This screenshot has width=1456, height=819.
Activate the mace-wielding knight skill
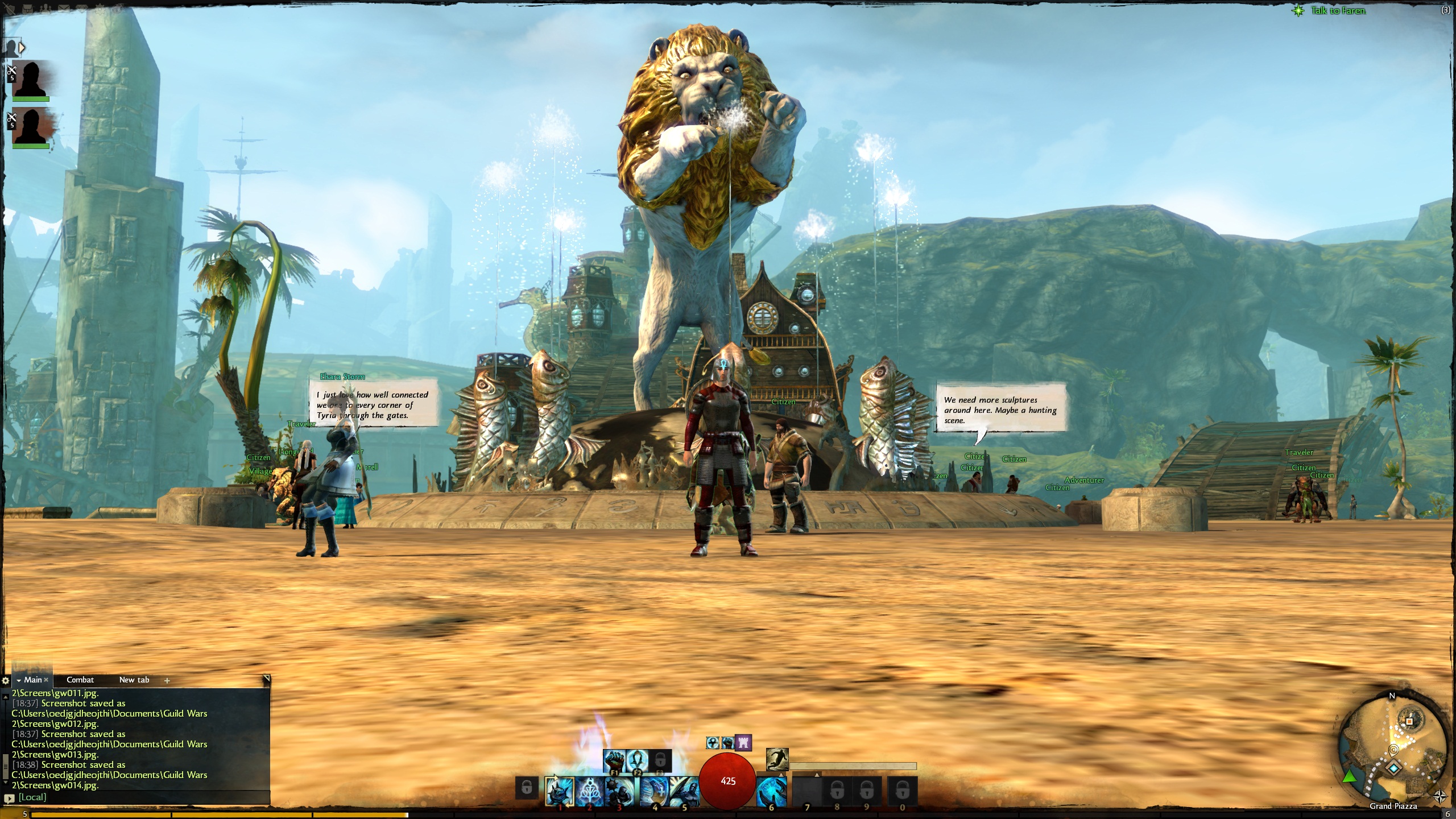tap(620, 791)
